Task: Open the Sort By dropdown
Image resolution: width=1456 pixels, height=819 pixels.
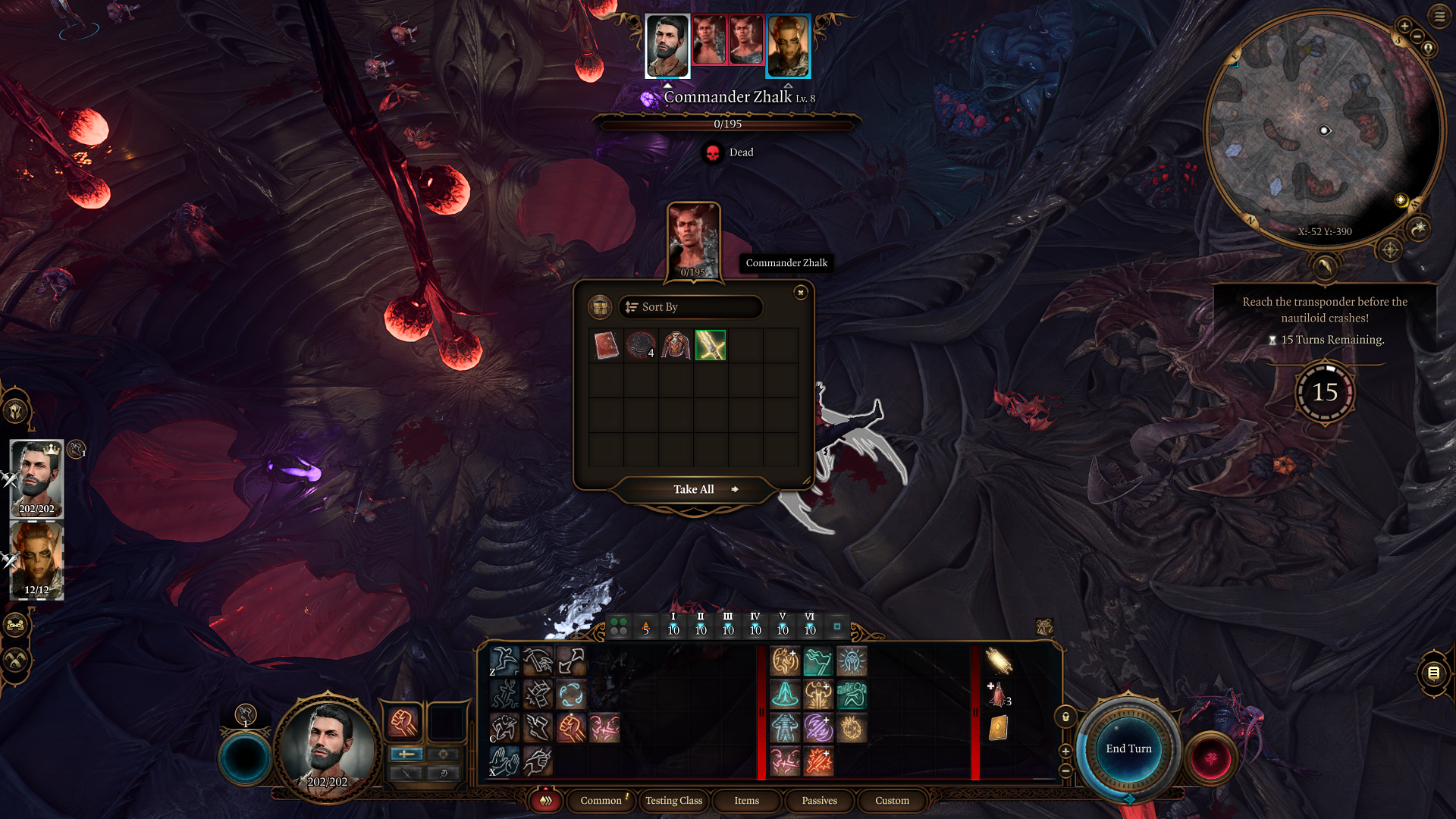Action: click(690, 307)
